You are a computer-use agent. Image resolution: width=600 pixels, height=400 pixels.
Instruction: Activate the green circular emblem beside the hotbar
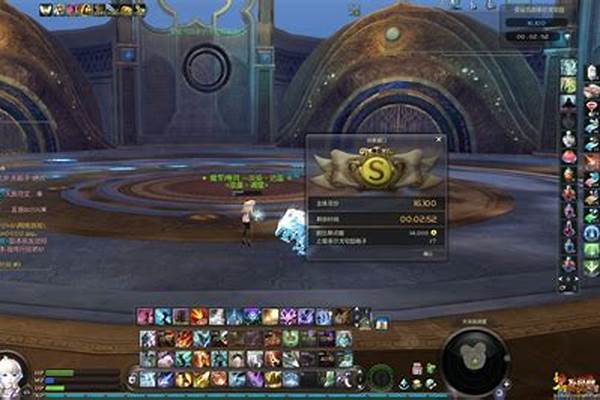(x=378, y=378)
